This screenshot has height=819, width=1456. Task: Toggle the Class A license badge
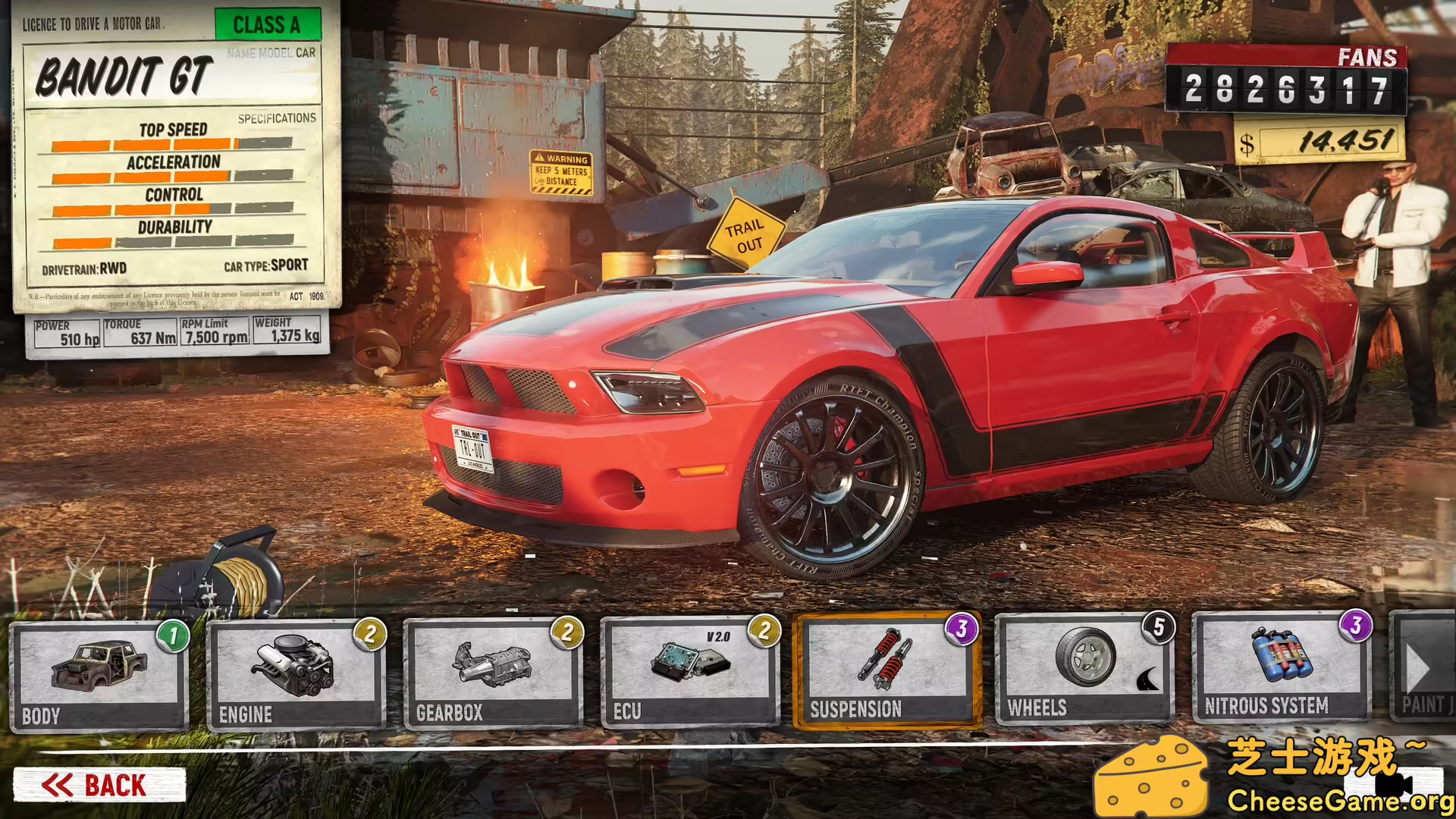click(x=269, y=25)
